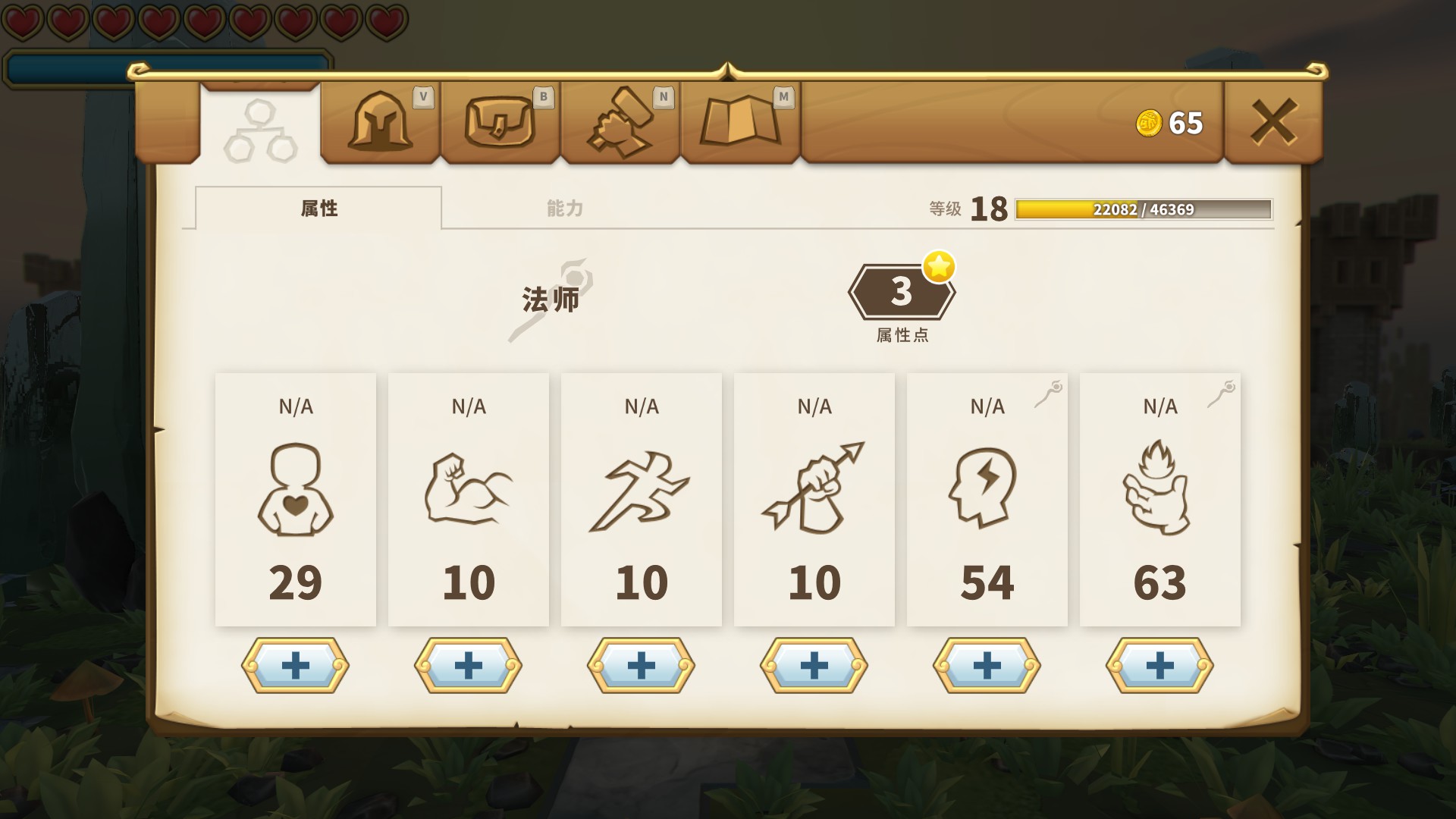Open the crafting hammer tab
This screenshot has width=1456, height=819.
click(x=620, y=122)
